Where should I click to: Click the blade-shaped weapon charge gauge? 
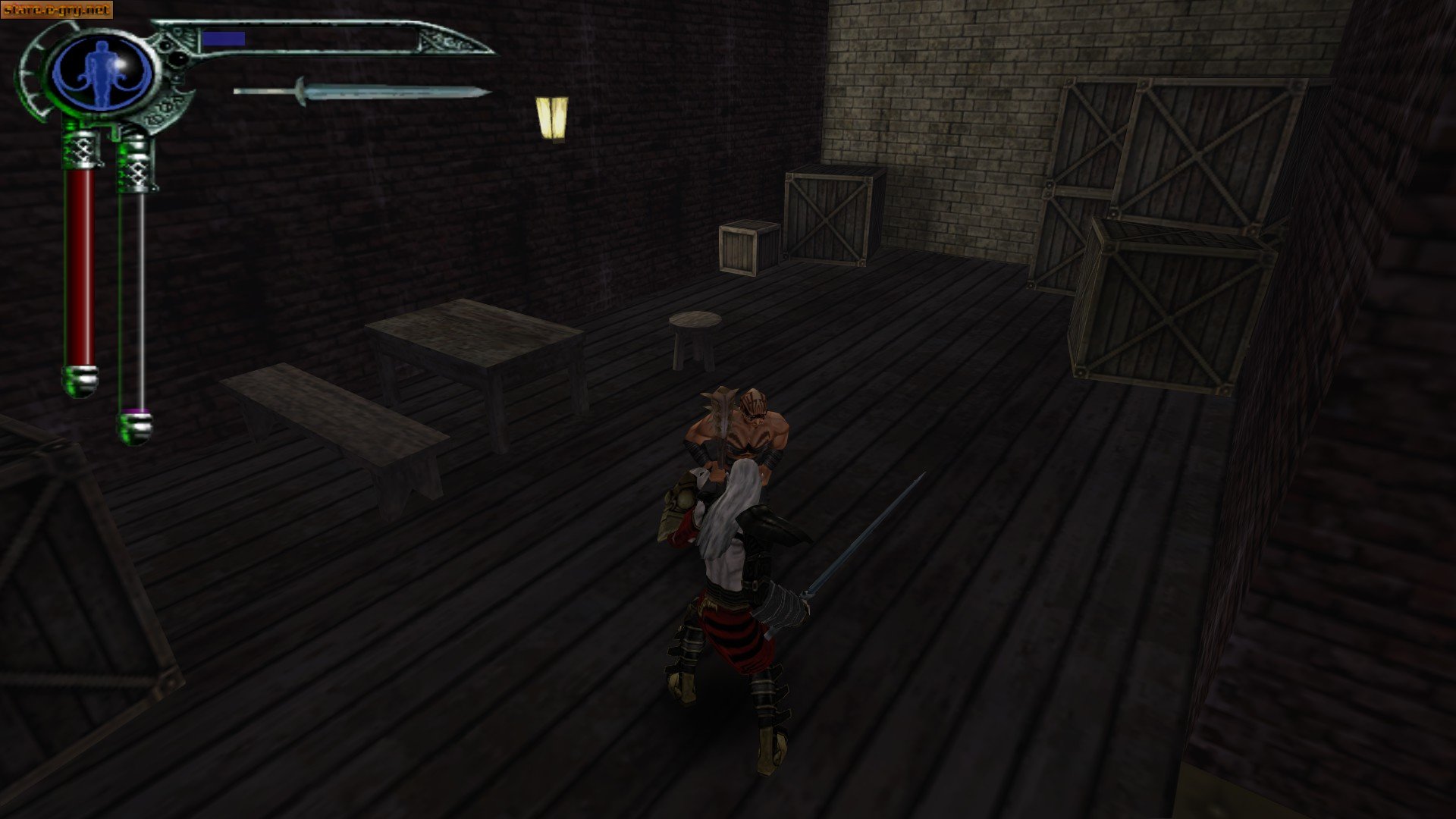pyautogui.click(x=326, y=38)
